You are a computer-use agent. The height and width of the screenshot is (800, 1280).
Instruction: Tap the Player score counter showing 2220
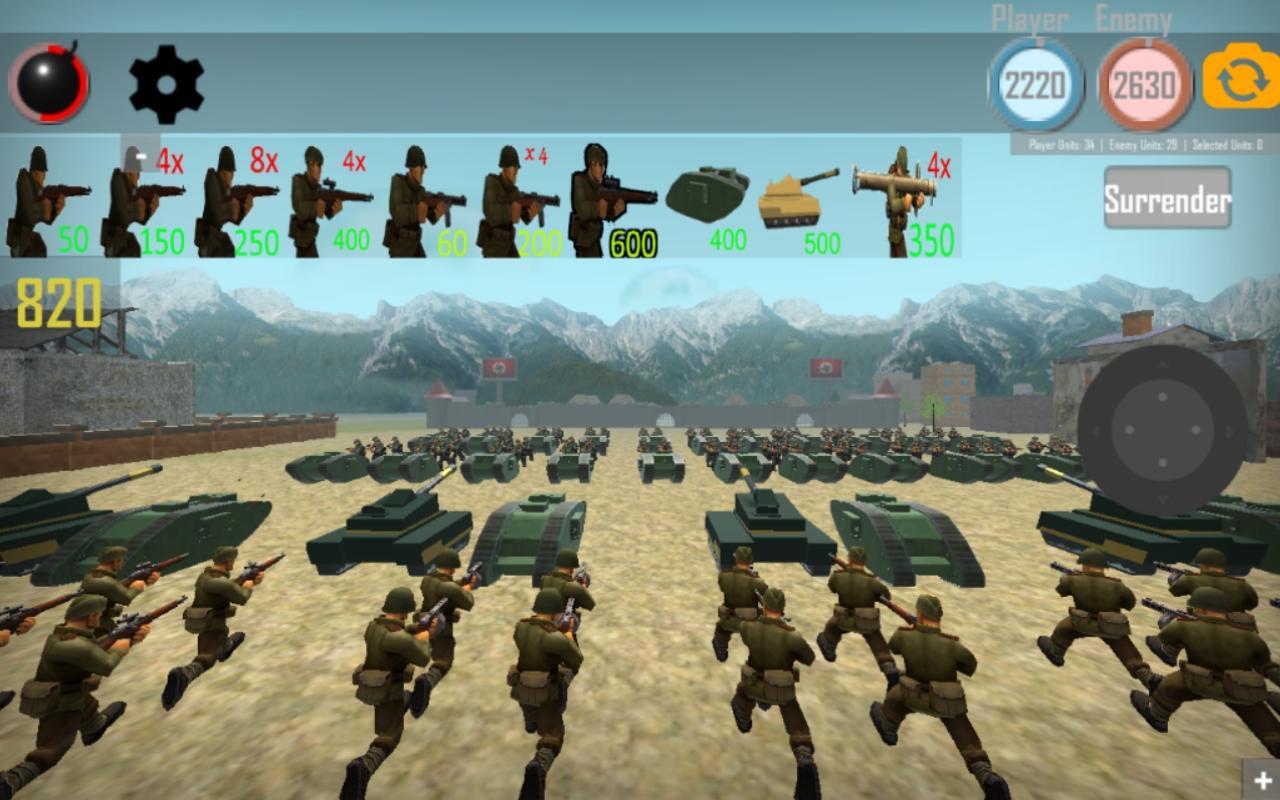click(1036, 85)
